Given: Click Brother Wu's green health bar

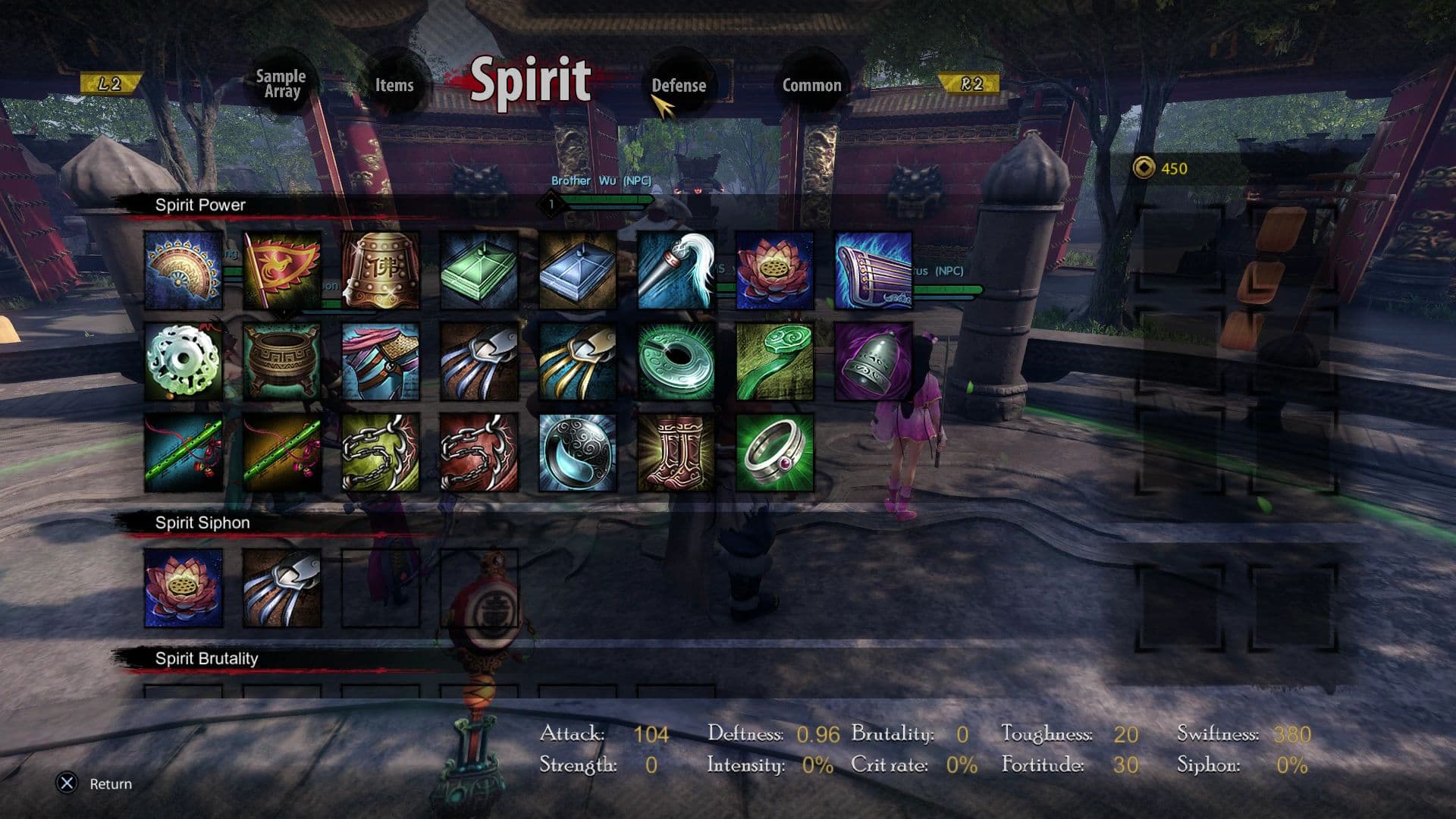Looking at the screenshot, I should coord(607,199).
